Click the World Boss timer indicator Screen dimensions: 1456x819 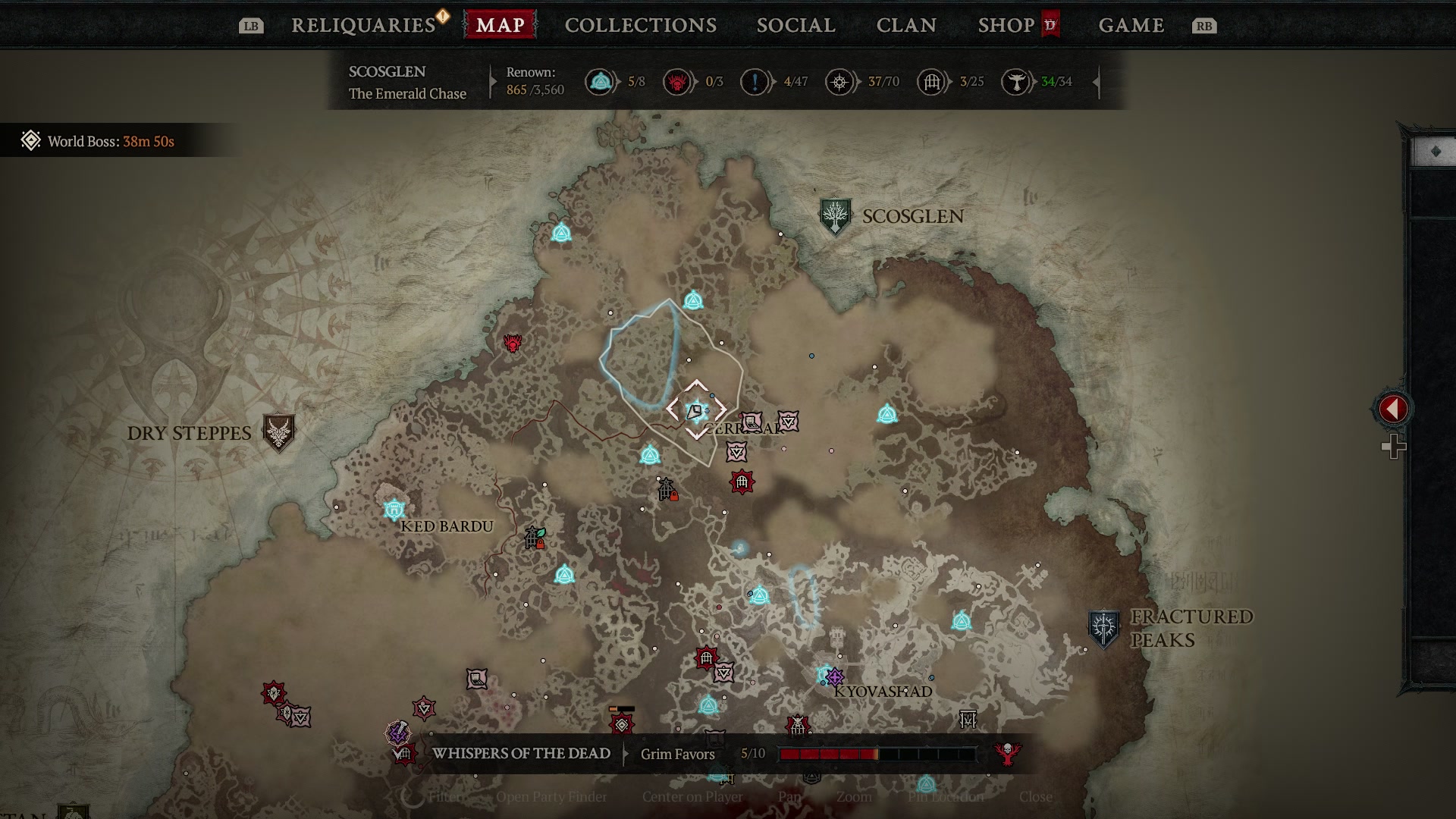95,140
